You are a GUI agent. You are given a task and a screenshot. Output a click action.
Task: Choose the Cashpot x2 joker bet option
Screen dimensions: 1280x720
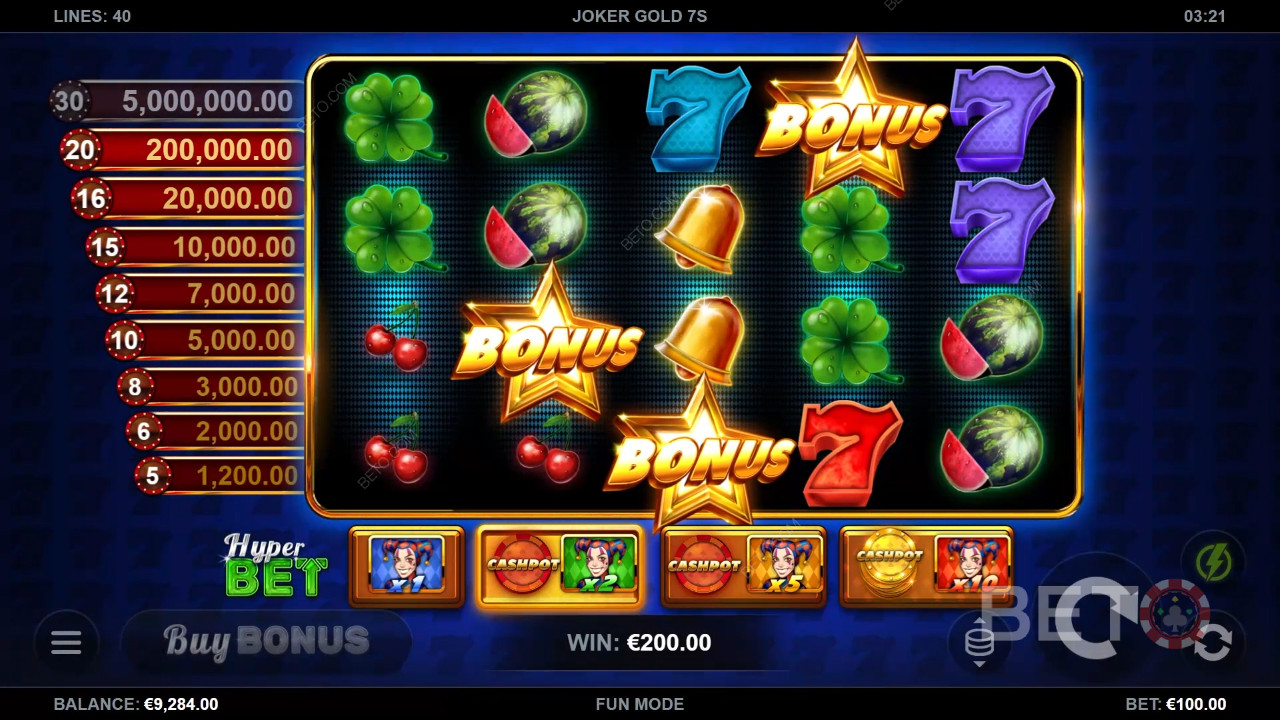click(559, 566)
